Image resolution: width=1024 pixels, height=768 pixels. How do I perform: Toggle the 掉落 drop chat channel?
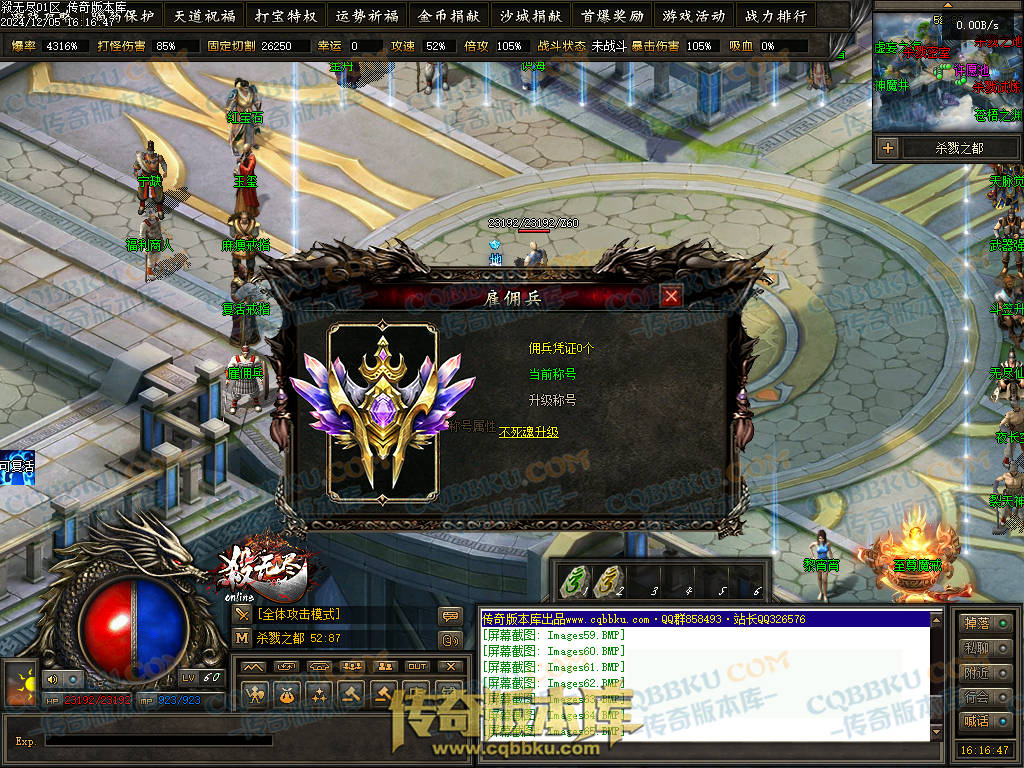(x=984, y=624)
